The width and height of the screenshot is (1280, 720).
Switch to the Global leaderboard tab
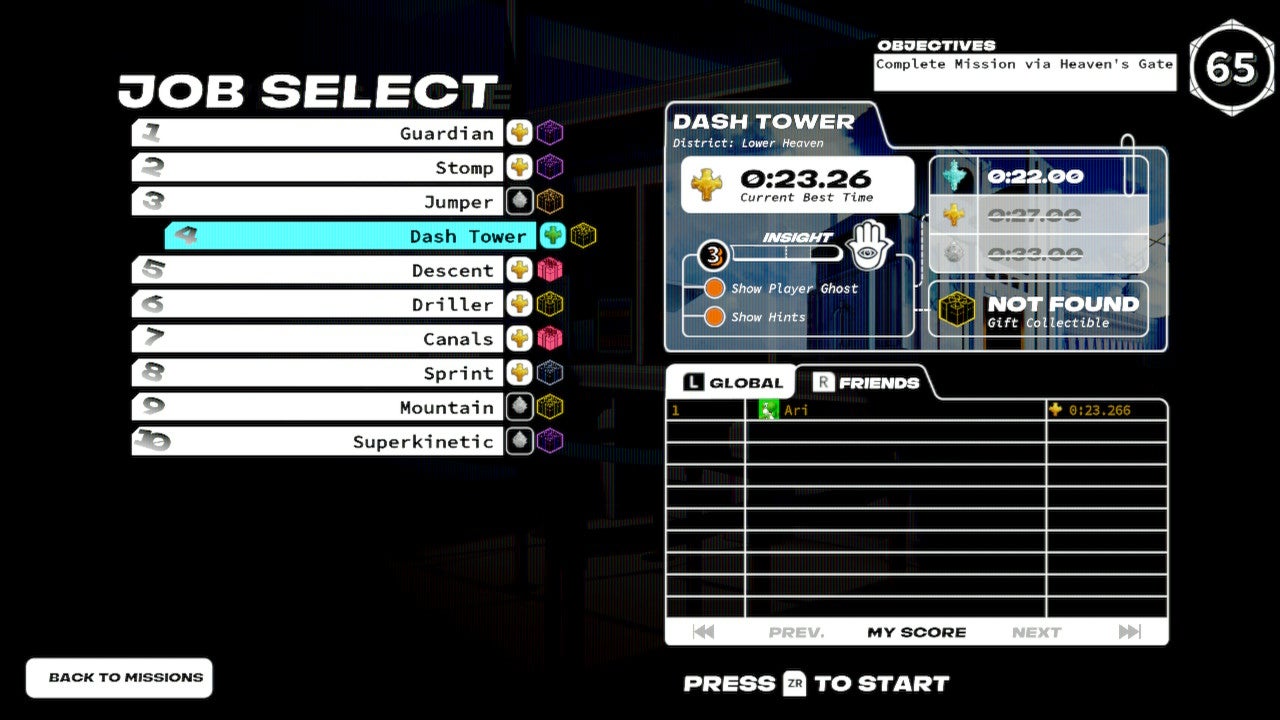pos(734,381)
